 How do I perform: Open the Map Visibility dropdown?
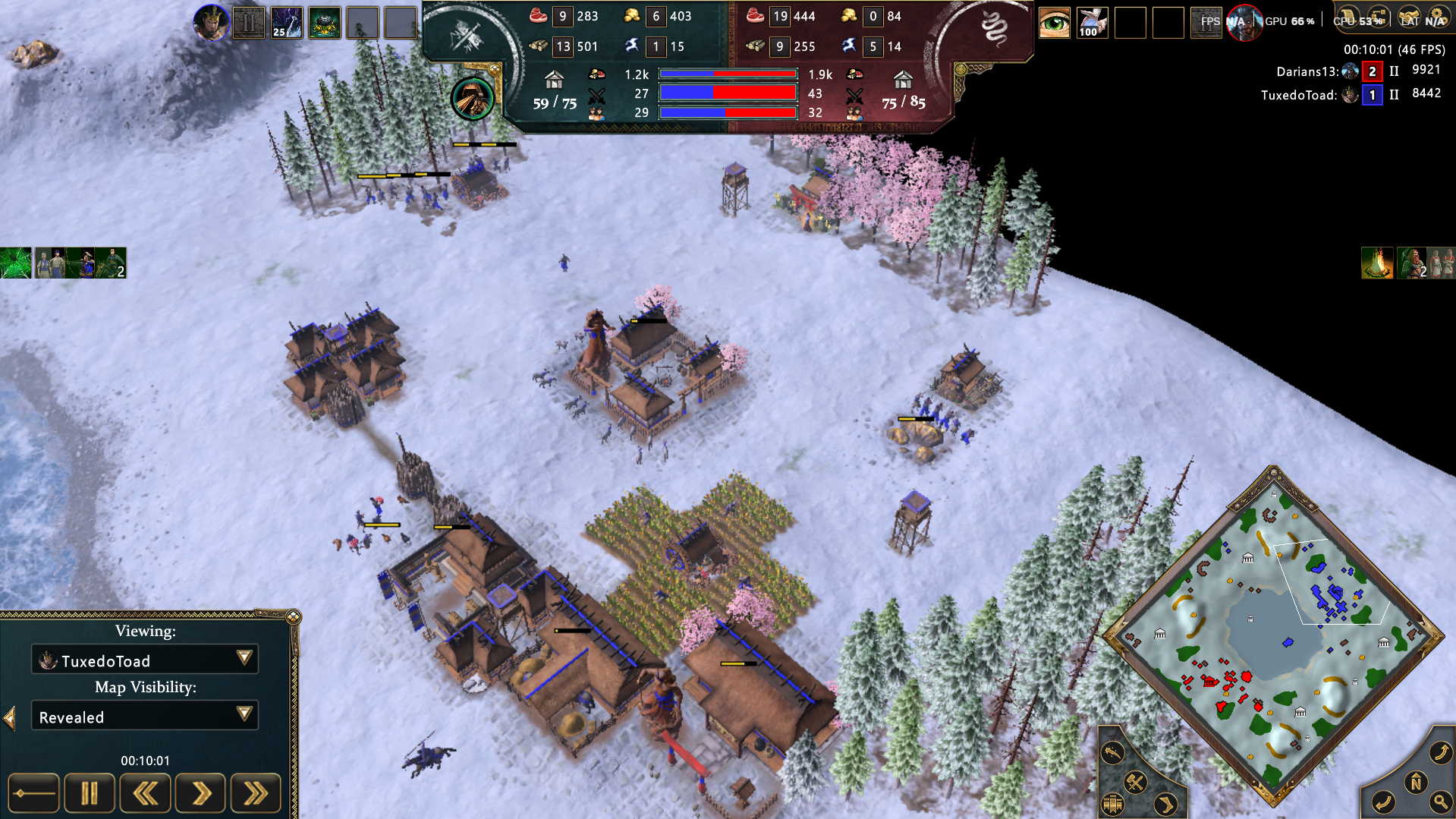pyautogui.click(x=244, y=714)
